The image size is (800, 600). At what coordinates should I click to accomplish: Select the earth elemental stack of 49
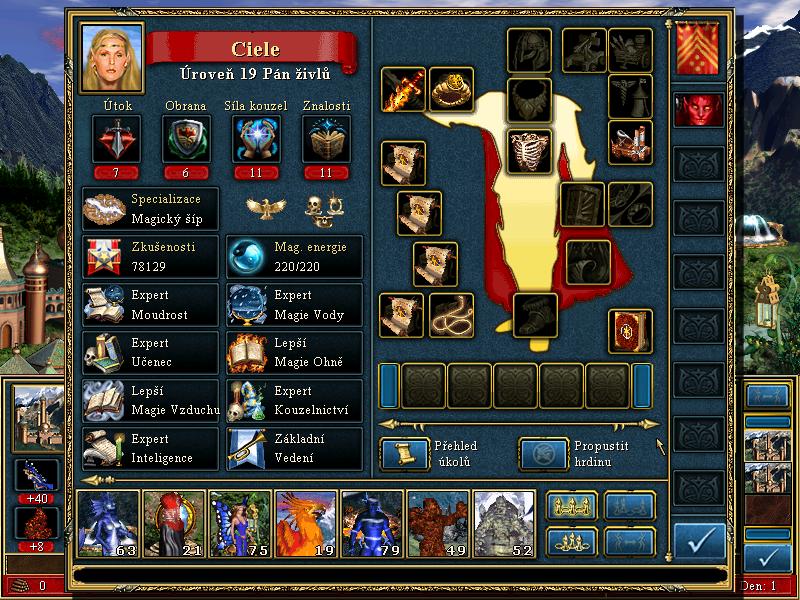[x=437, y=523]
